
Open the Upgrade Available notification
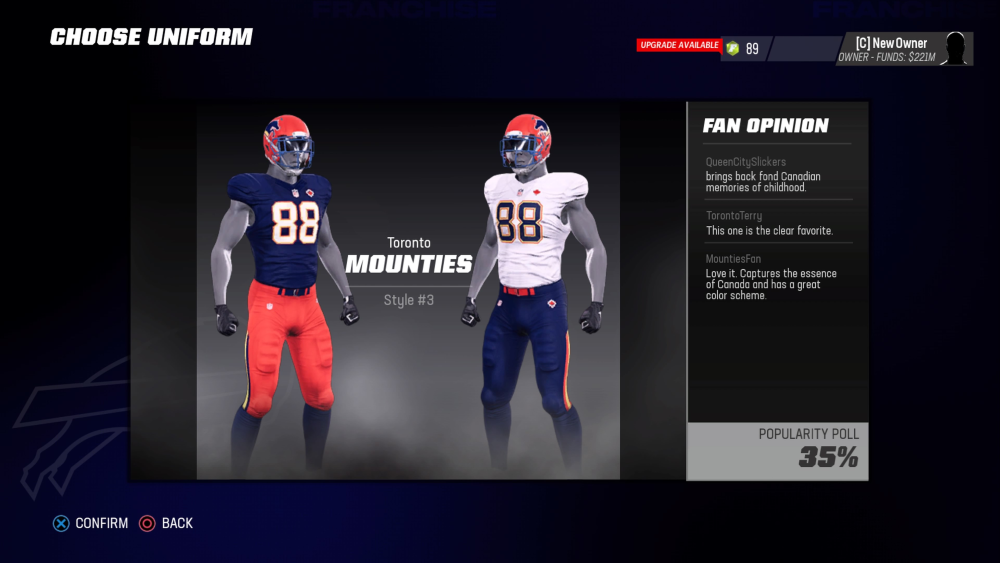[x=679, y=45]
